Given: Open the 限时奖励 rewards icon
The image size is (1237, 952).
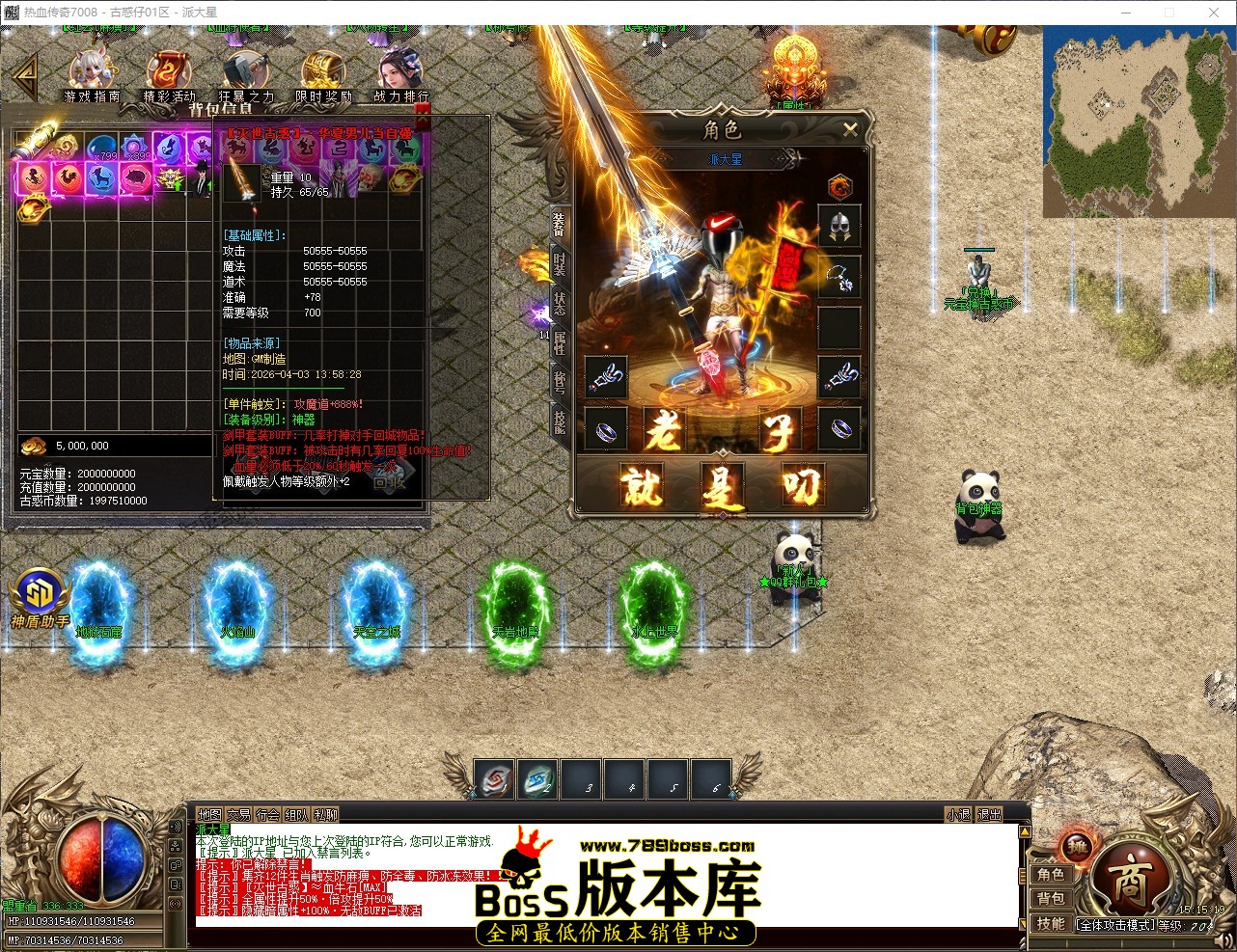Looking at the screenshot, I should (x=323, y=68).
